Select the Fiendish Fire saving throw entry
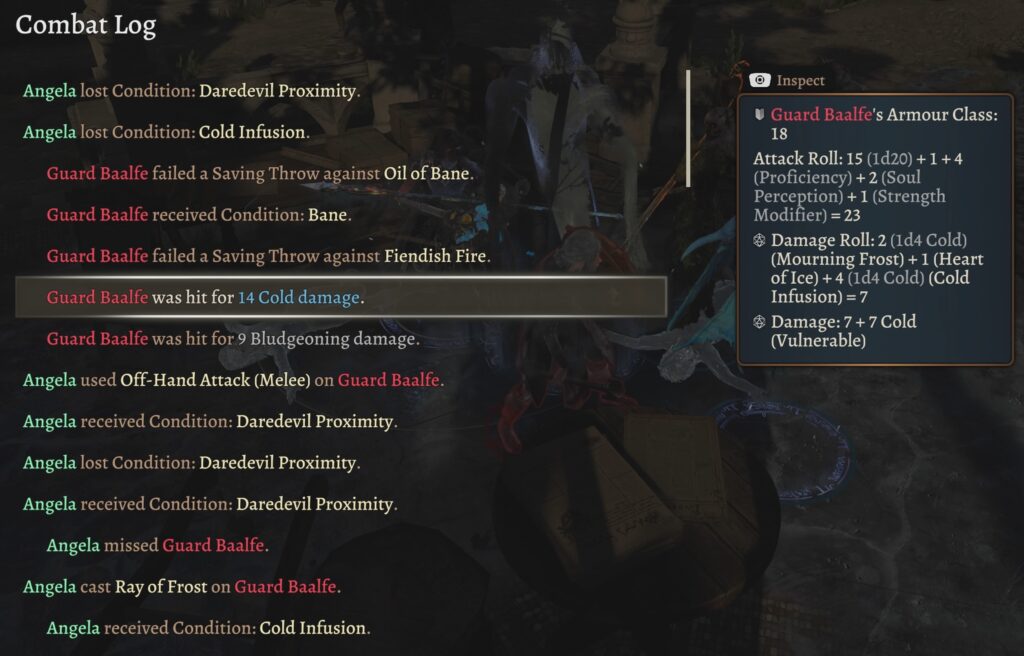This screenshot has height=656, width=1024. (268, 256)
